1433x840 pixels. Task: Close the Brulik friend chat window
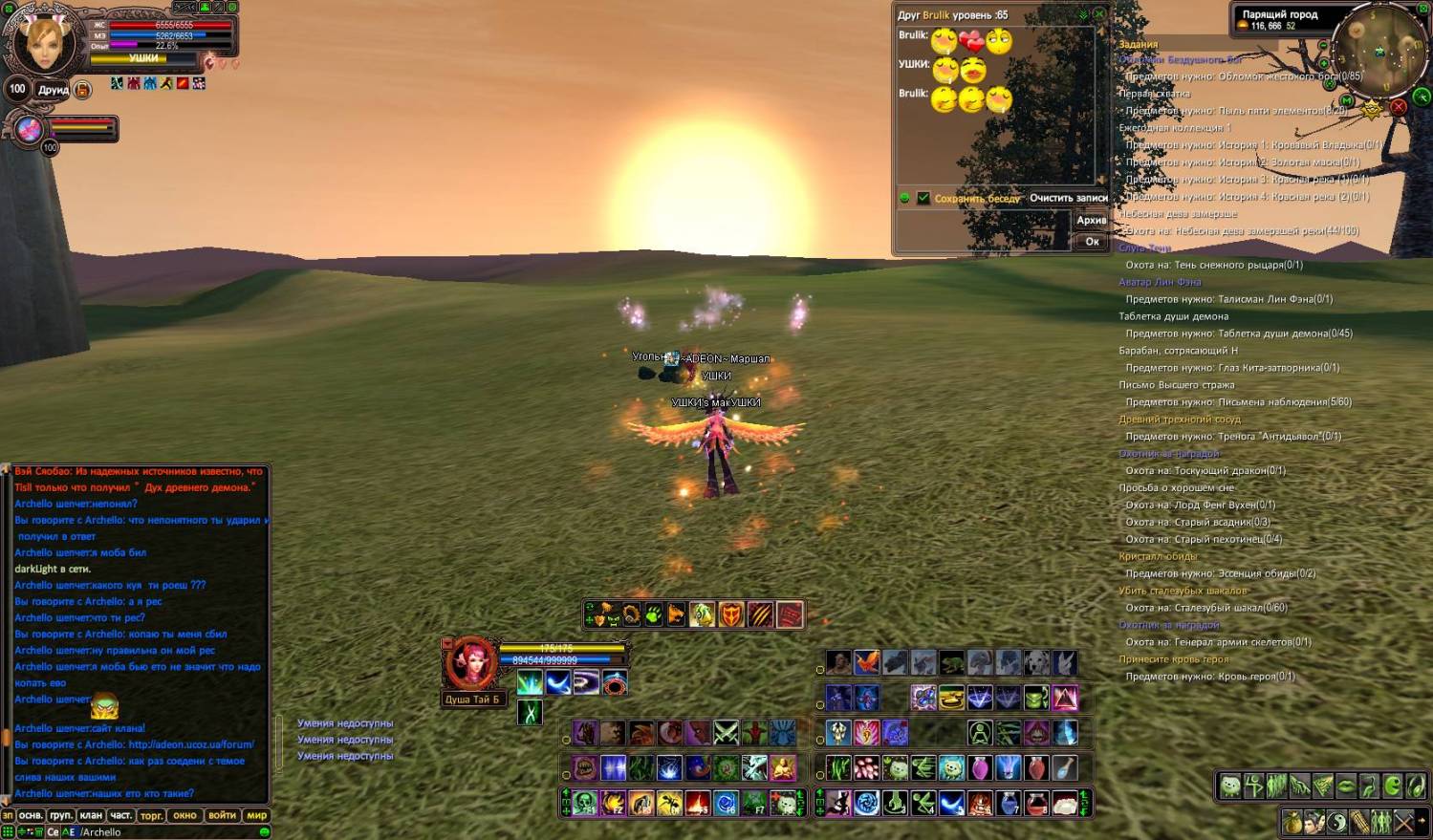1099,14
